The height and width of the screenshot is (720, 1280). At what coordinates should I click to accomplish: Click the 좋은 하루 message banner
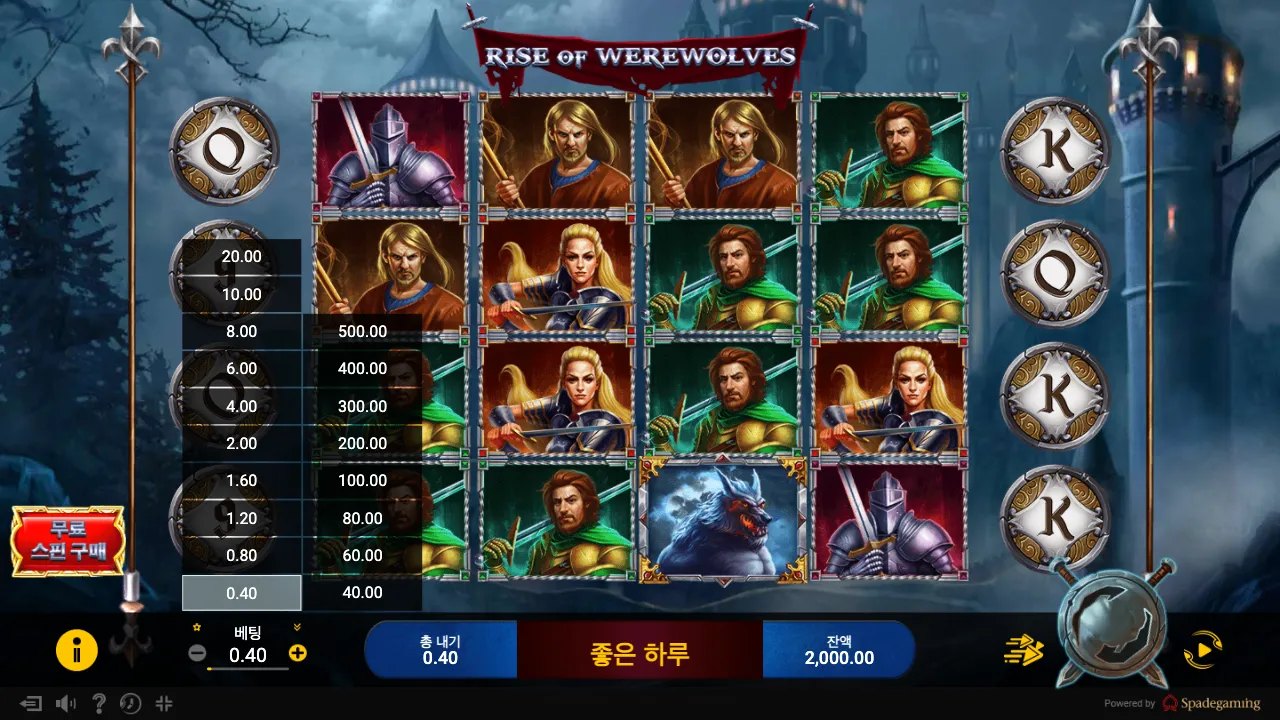pyautogui.click(x=640, y=649)
